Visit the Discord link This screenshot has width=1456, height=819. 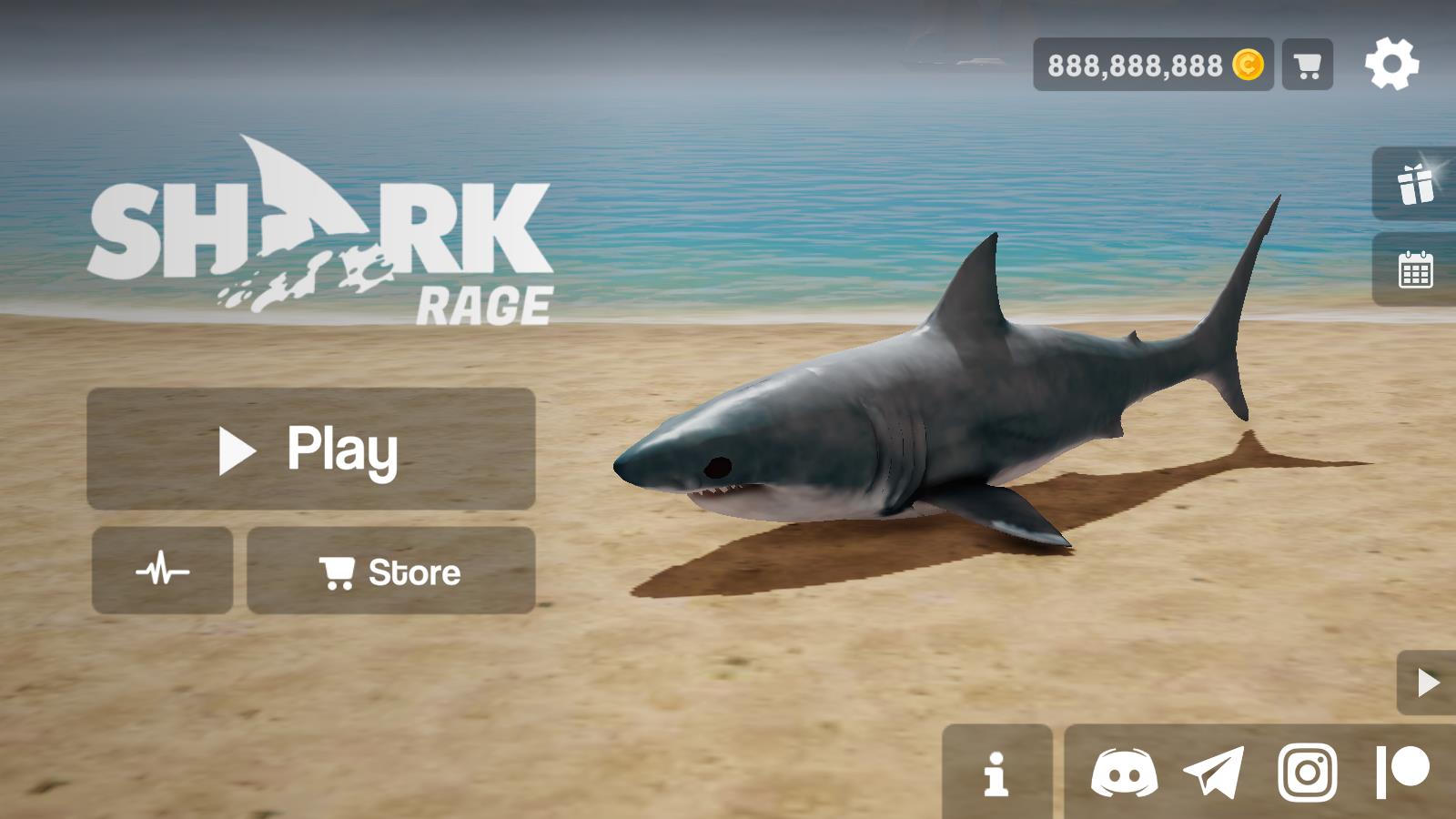1124,773
